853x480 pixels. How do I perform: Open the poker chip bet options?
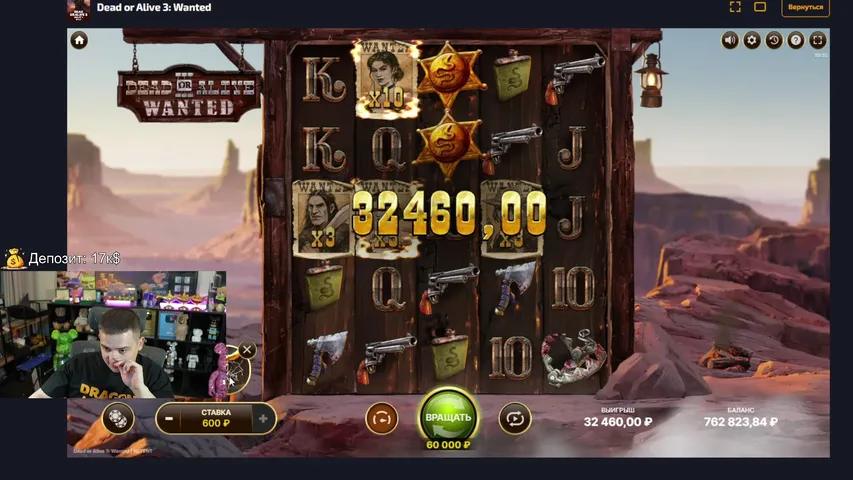(117, 418)
